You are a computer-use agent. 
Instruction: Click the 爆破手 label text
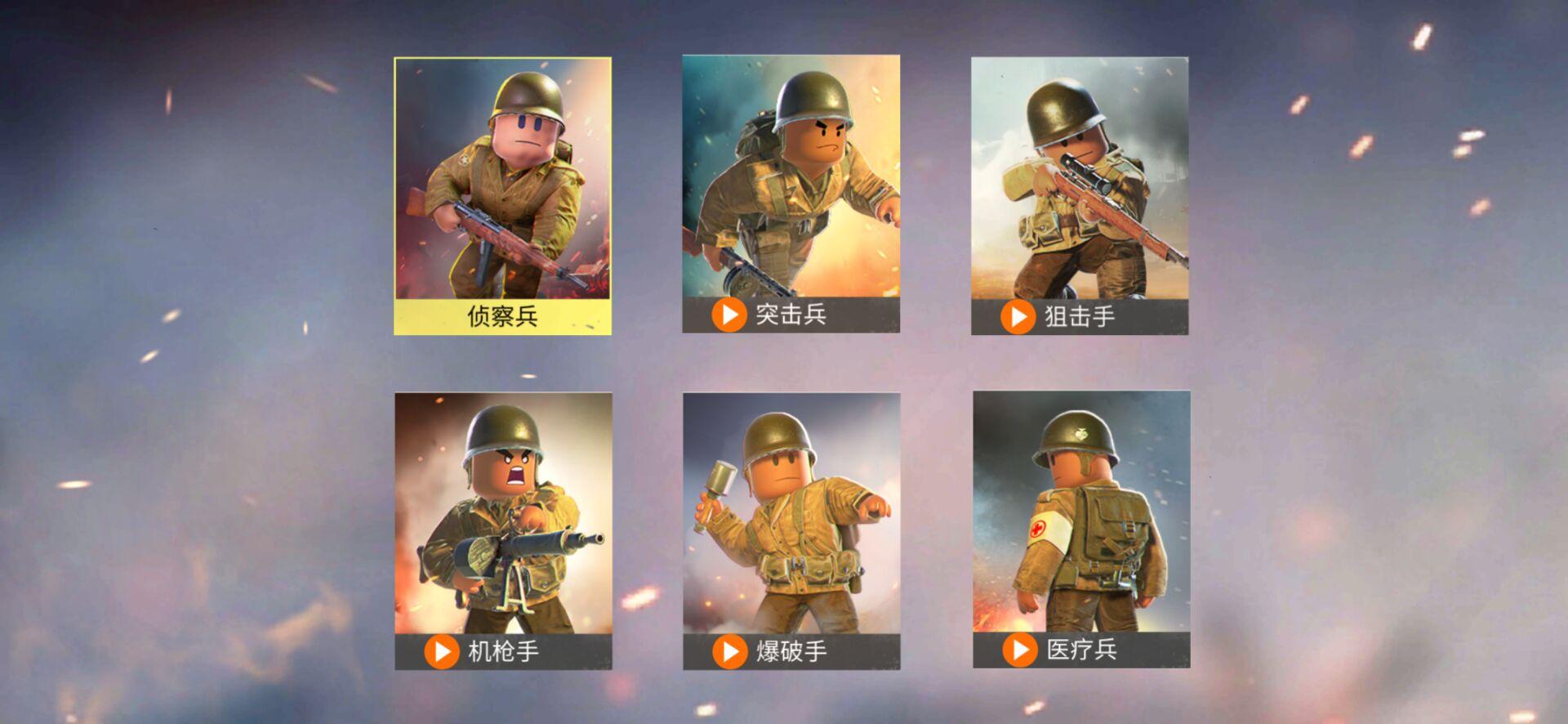click(792, 651)
